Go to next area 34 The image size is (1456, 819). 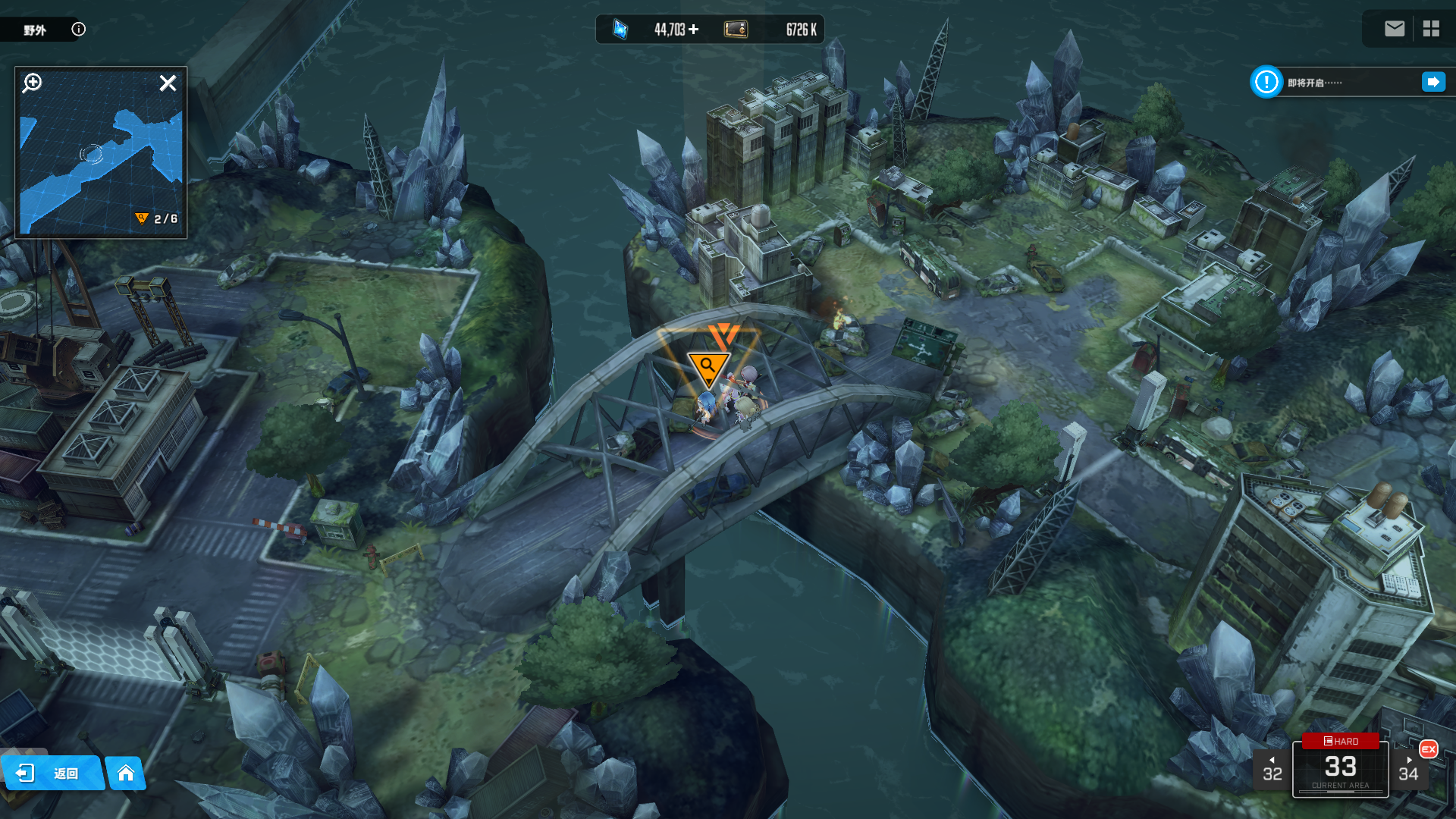[1408, 770]
